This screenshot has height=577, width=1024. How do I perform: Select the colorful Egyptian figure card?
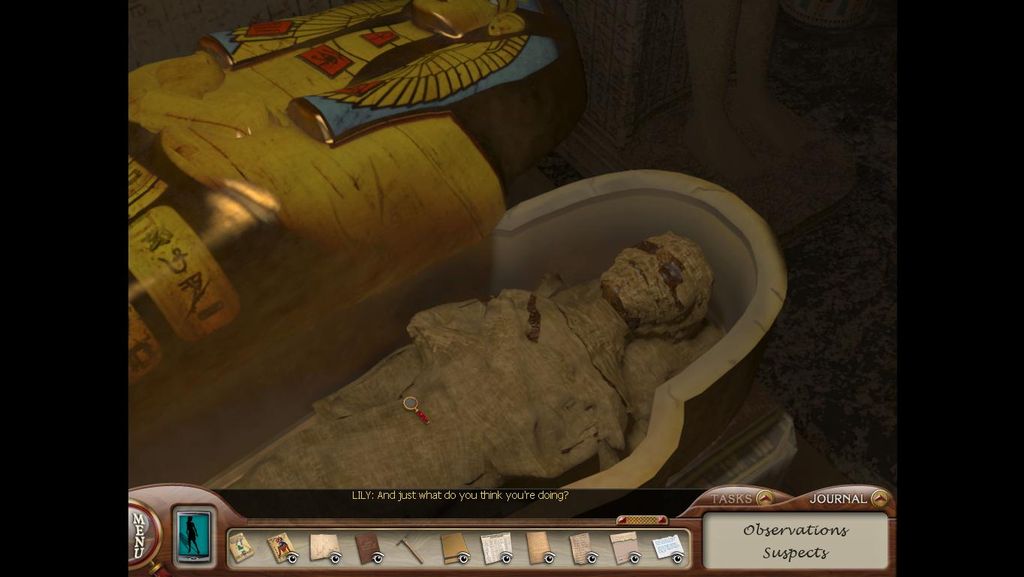280,547
